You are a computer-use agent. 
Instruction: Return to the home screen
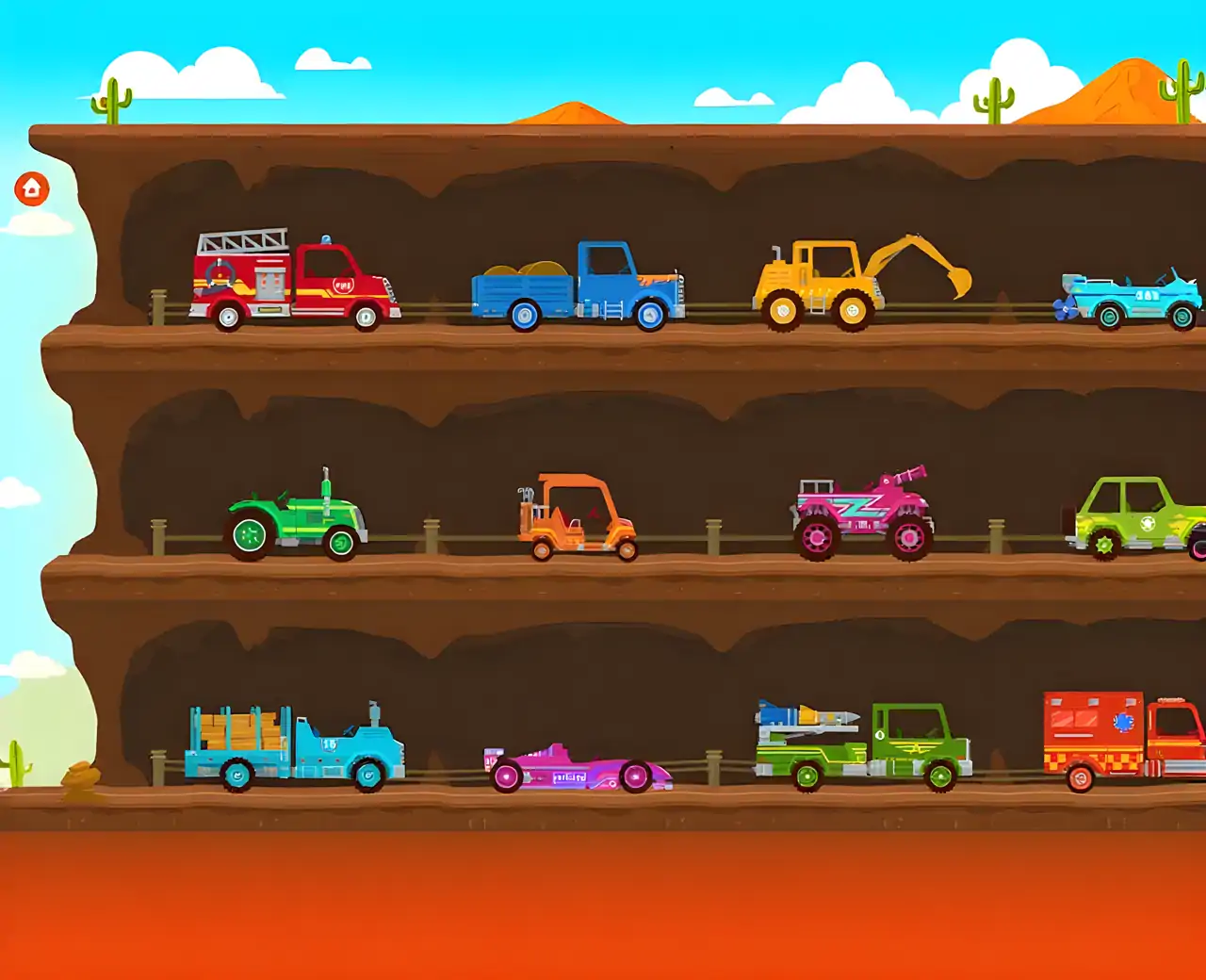point(32,189)
